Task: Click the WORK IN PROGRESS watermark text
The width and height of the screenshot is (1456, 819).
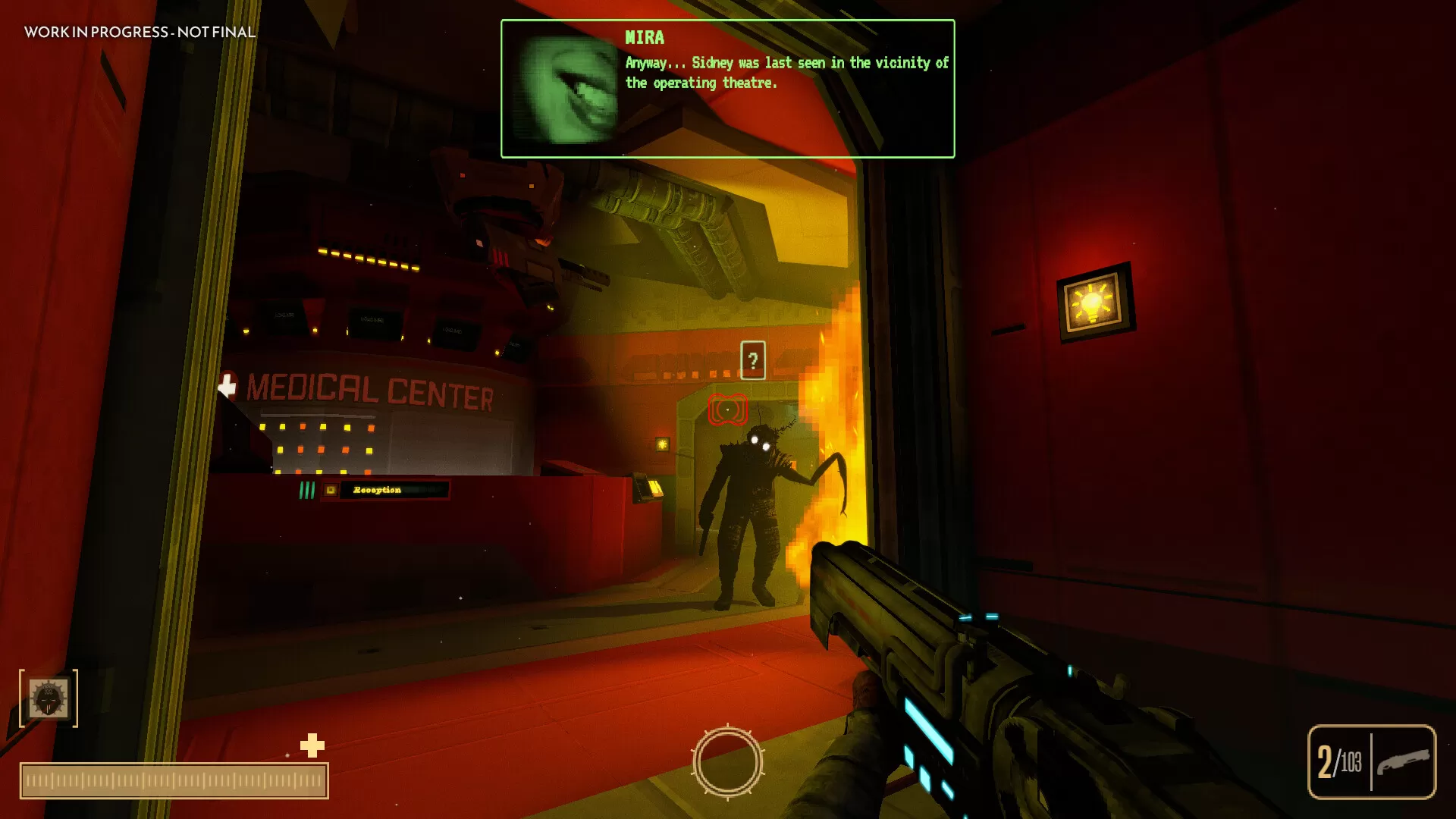Action: click(140, 33)
